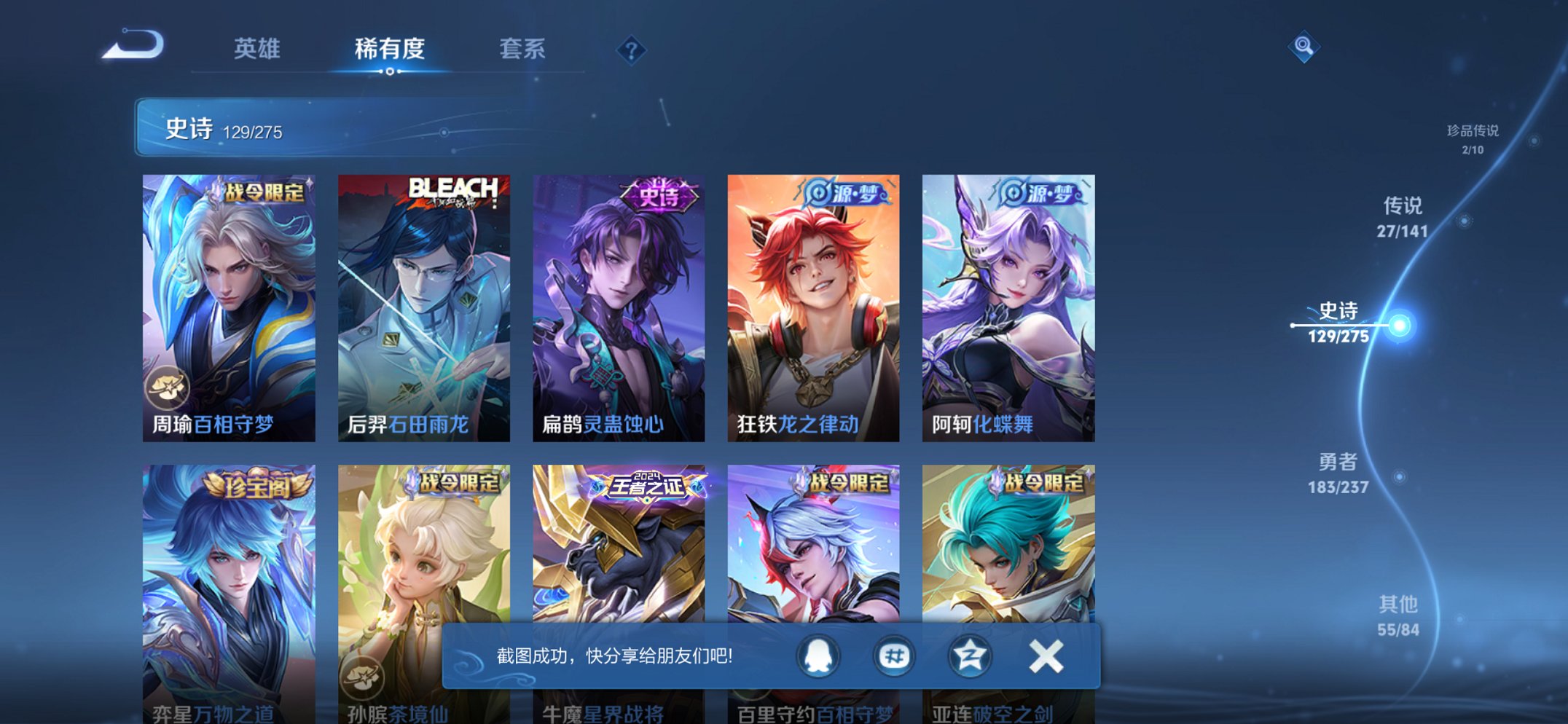
Task: Switch to the 英雄 tab
Action: click(x=259, y=49)
